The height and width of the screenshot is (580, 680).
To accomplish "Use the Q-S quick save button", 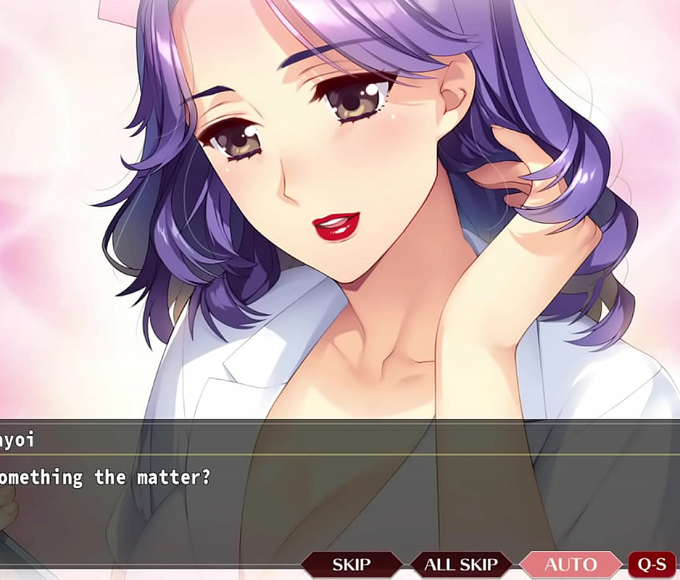I will point(652,565).
